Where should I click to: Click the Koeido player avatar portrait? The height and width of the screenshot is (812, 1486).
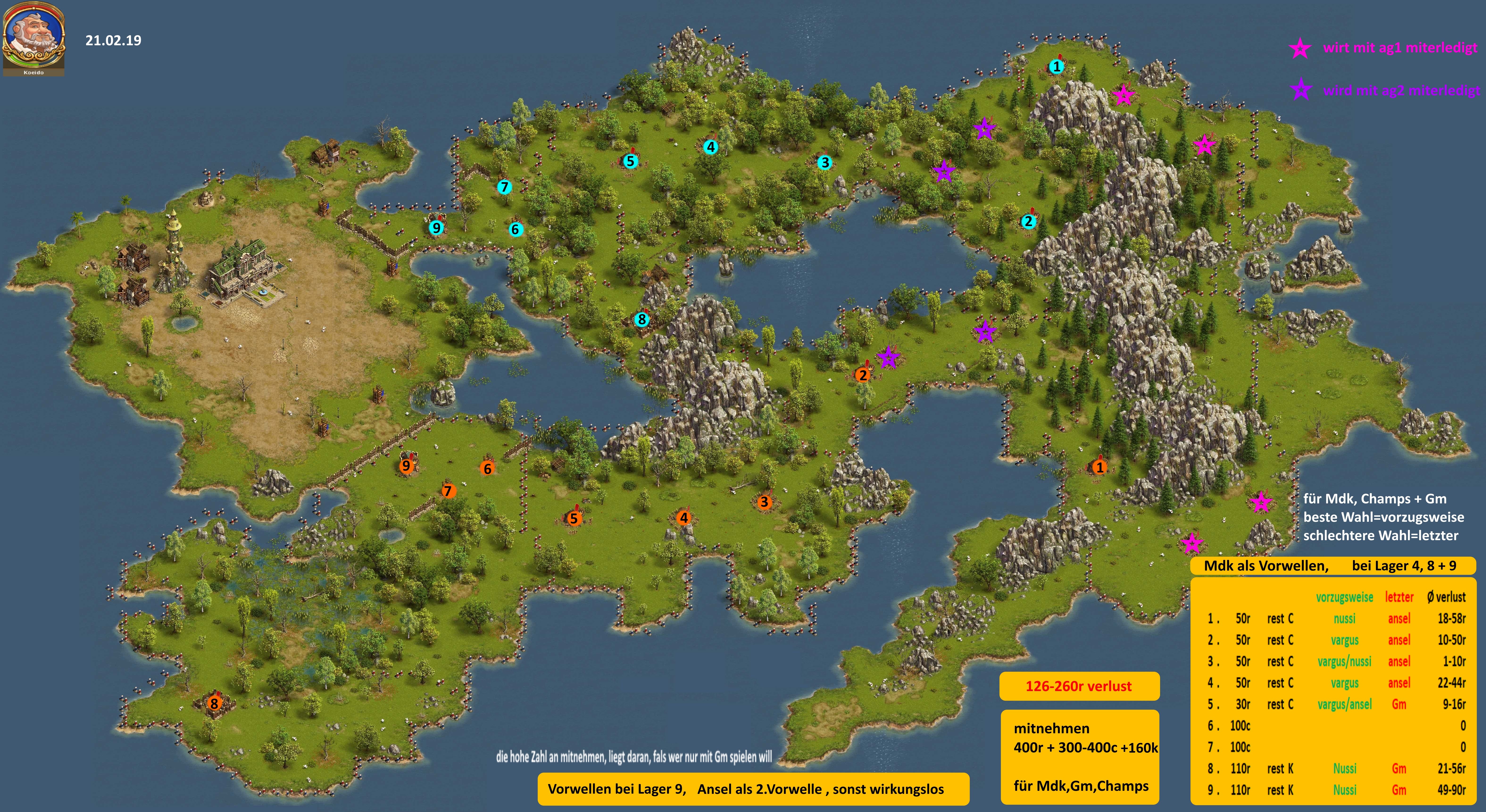point(33,36)
